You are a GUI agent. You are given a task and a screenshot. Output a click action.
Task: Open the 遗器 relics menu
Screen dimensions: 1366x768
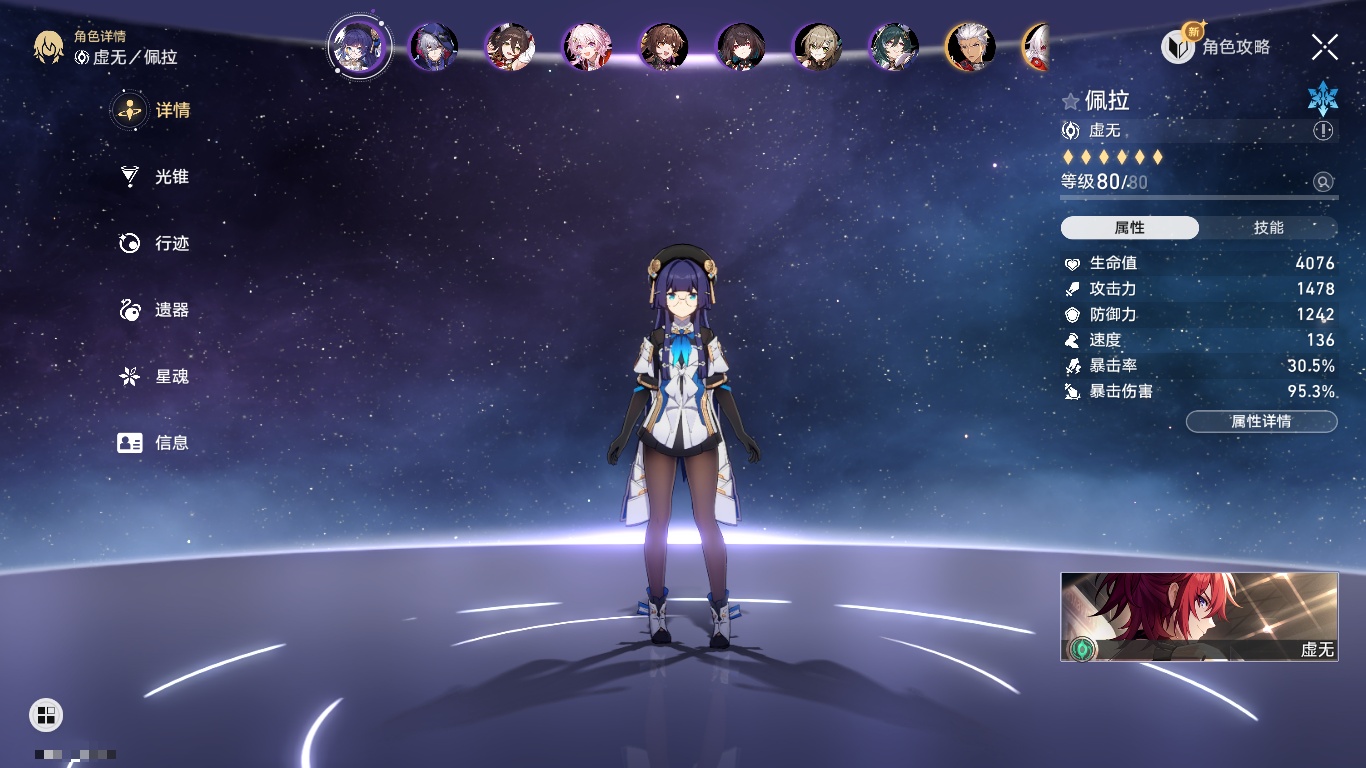(155, 310)
